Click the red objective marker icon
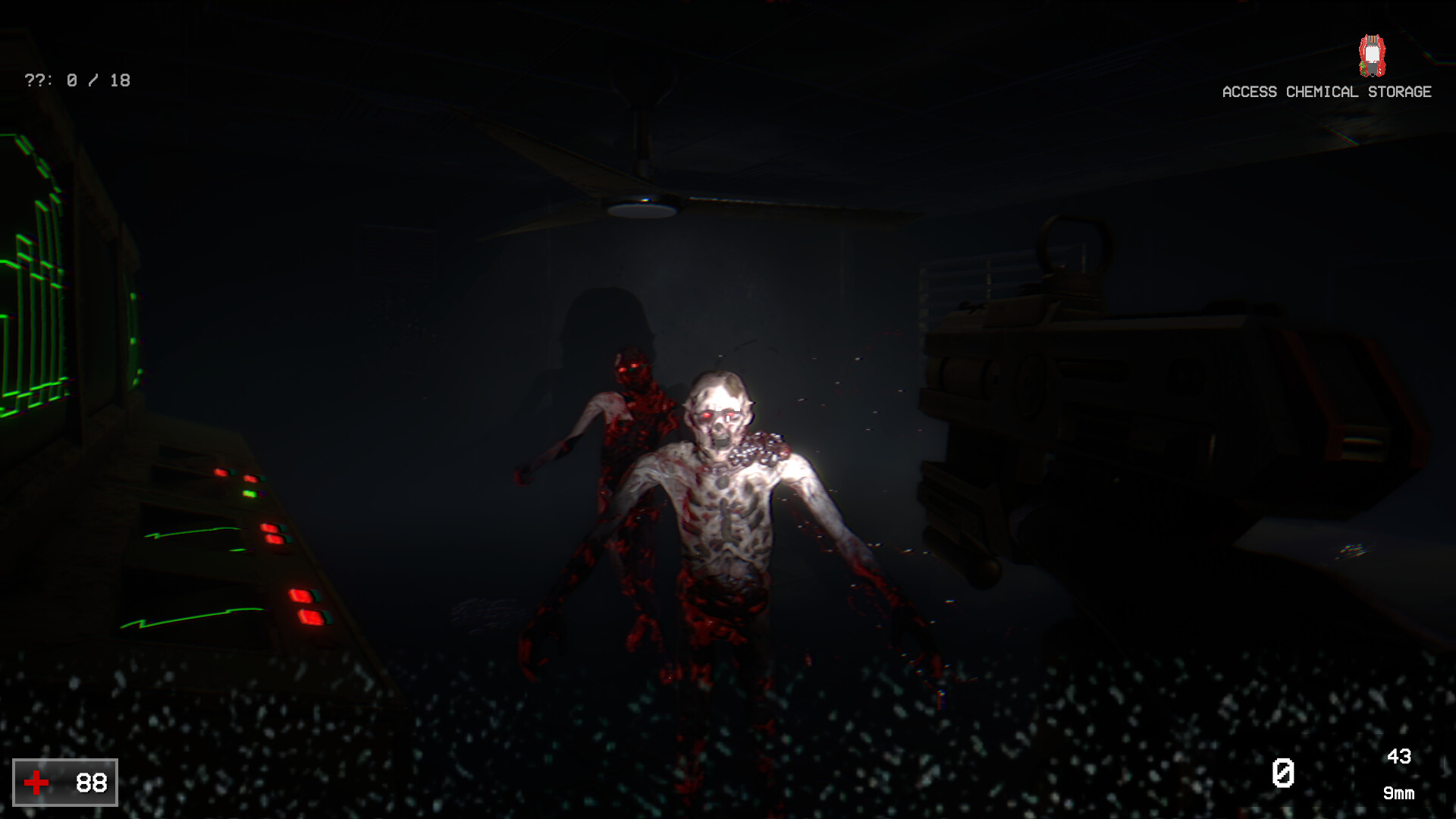 coord(1372,55)
